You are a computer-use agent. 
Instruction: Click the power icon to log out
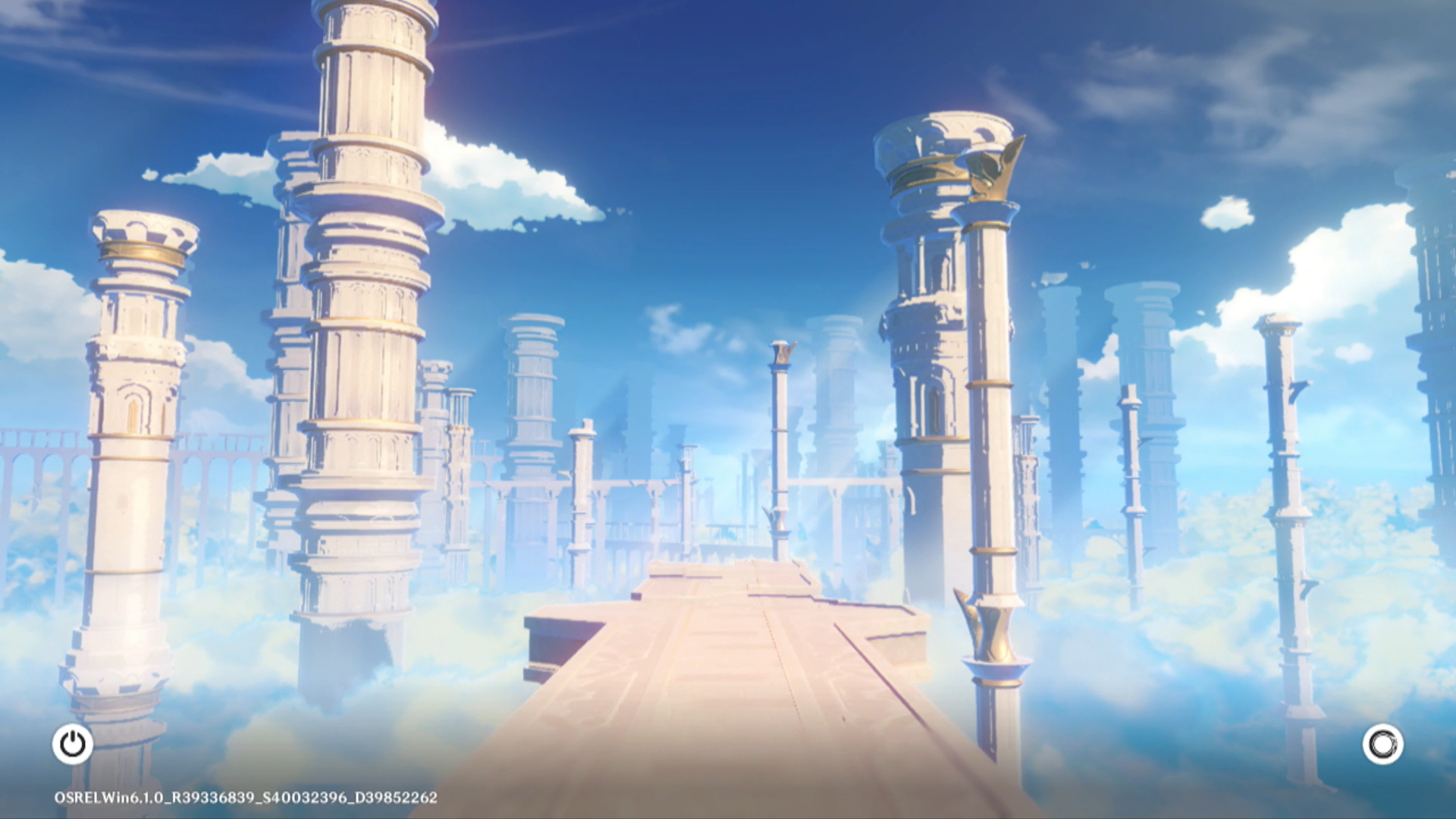(x=73, y=744)
